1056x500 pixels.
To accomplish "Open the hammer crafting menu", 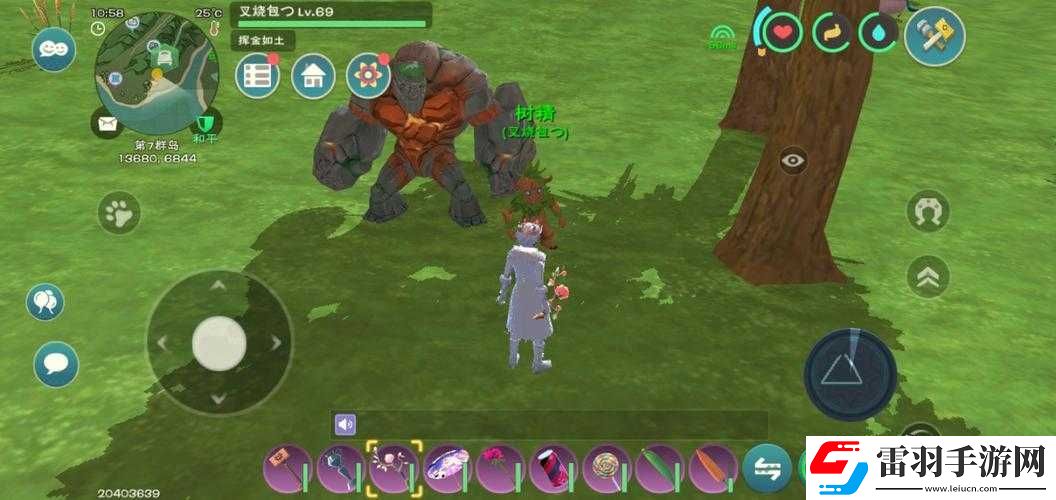I will pos(933,36).
